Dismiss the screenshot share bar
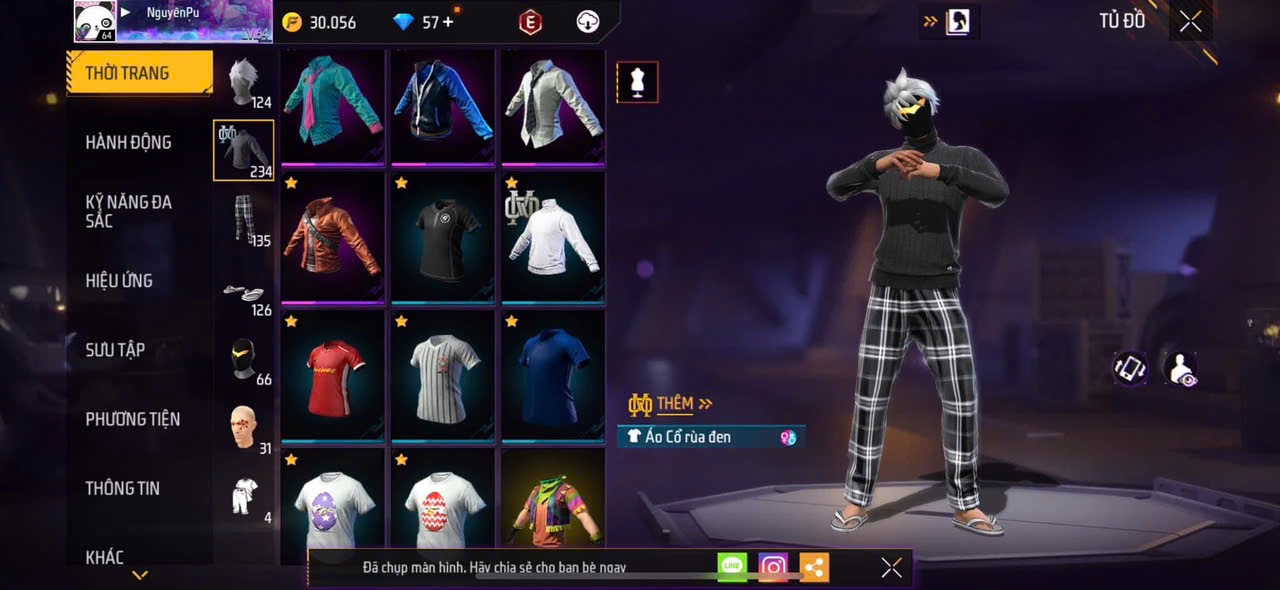The height and width of the screenshot is (590, 1280). click(x=891, y=568)
